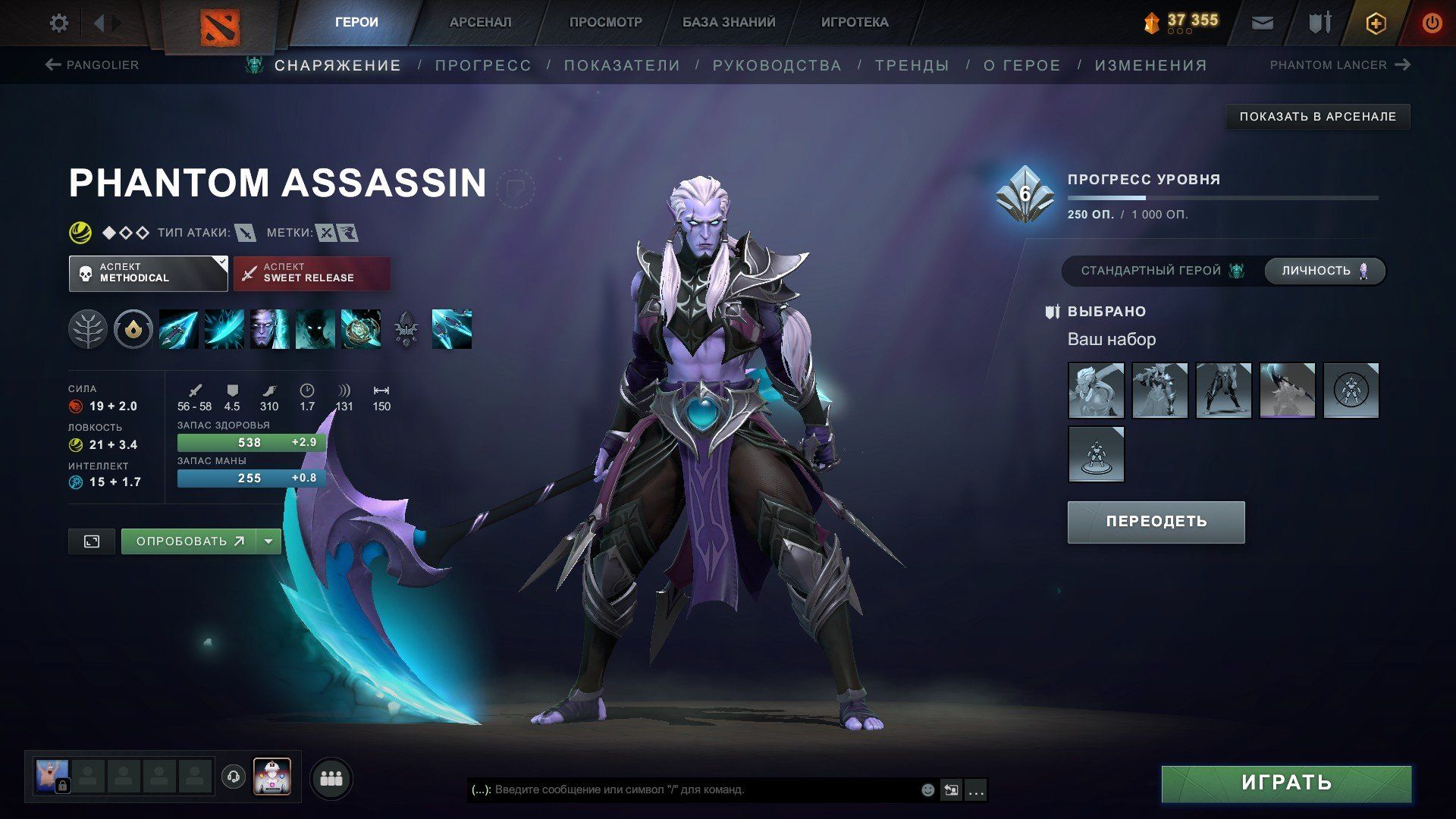Click Показать в арсенале button
Viewport: 1456px width, 819px height.
[x=1317, y=117]
